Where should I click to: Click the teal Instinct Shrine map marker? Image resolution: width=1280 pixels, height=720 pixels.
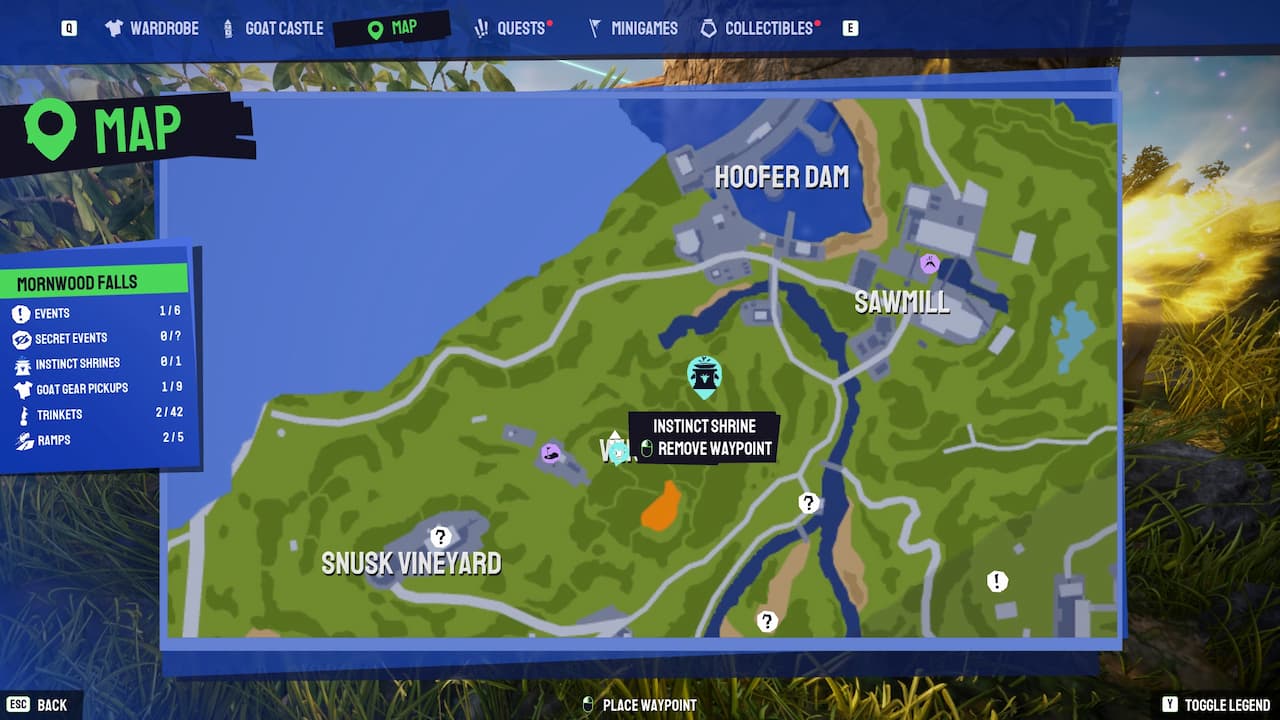[x=705, y=376]
